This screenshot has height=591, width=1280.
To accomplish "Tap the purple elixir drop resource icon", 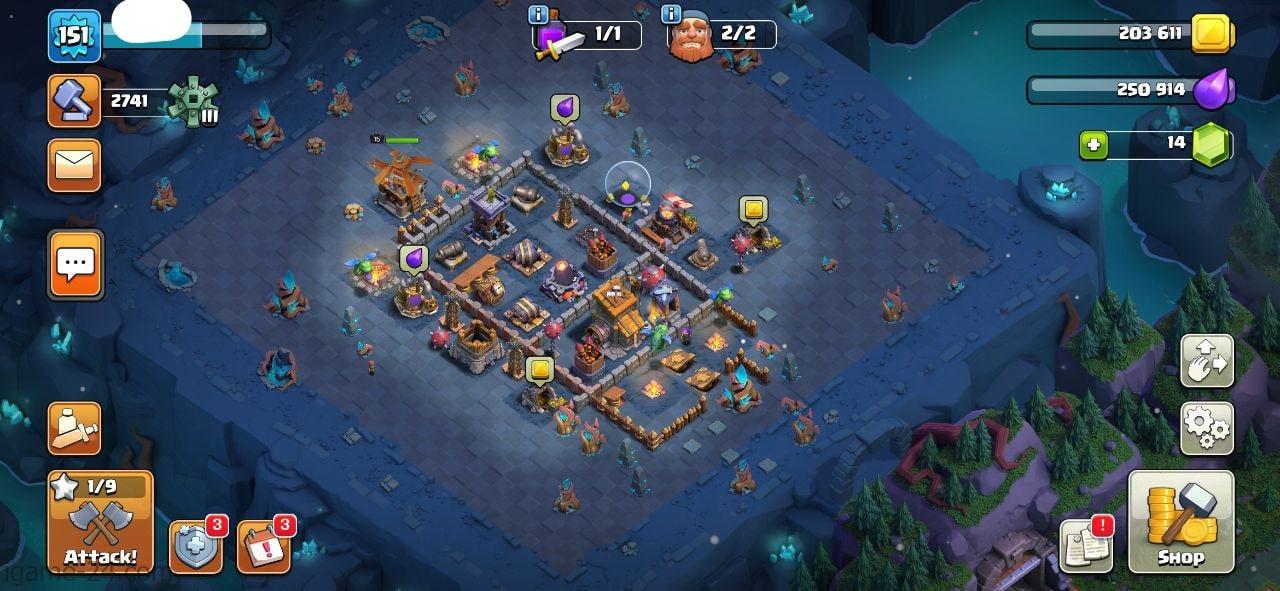I will click(x=1214, y=89).
